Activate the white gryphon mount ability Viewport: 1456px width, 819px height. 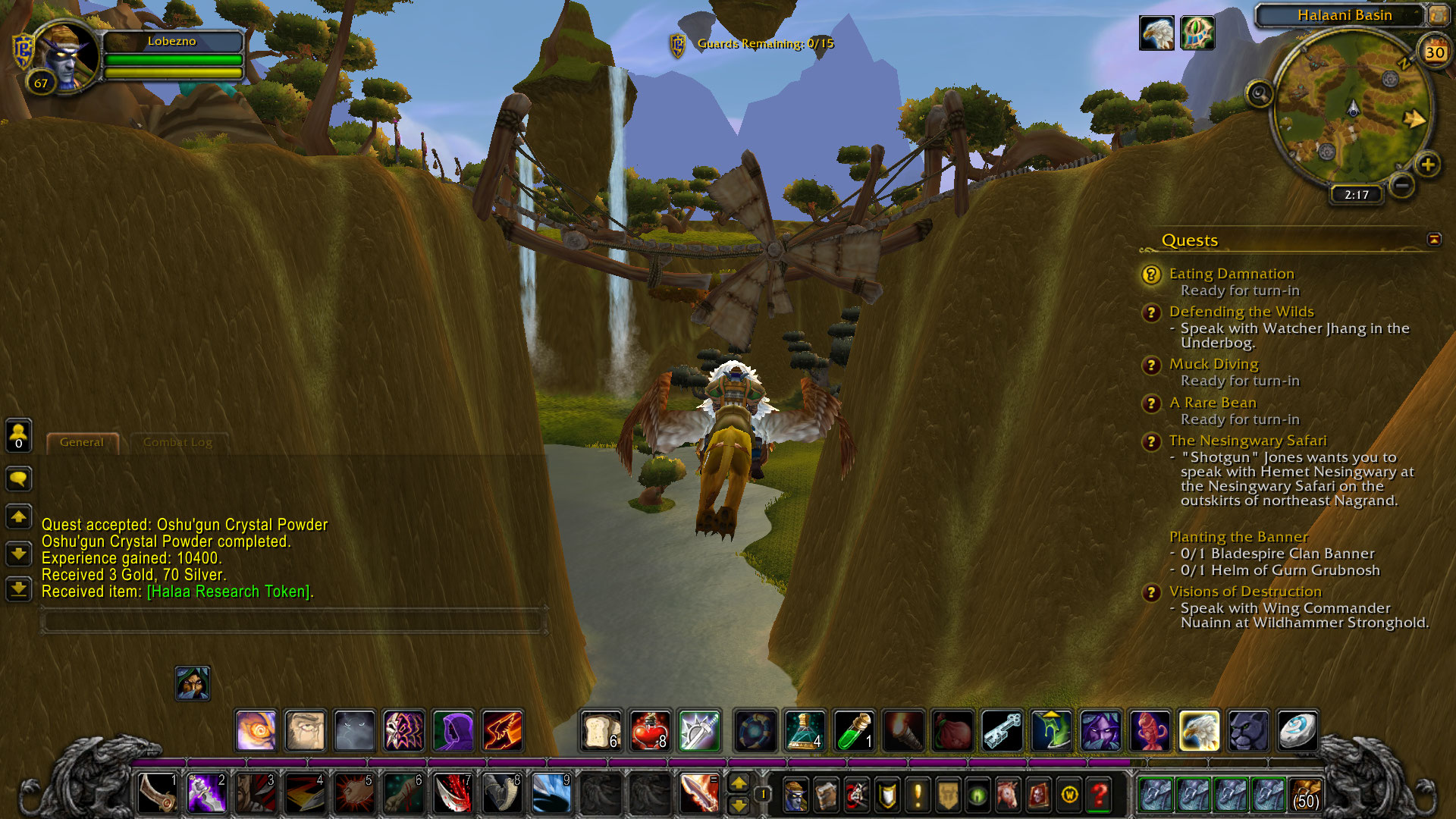pyautogui.click(x=1199, y=730)
